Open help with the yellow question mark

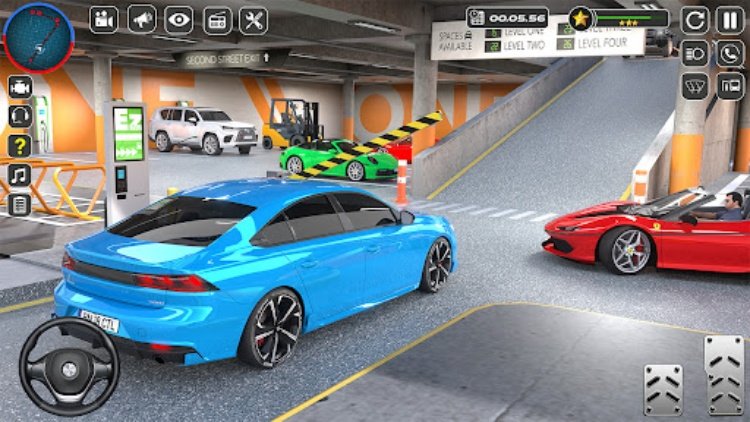click(x=19, y=146)
